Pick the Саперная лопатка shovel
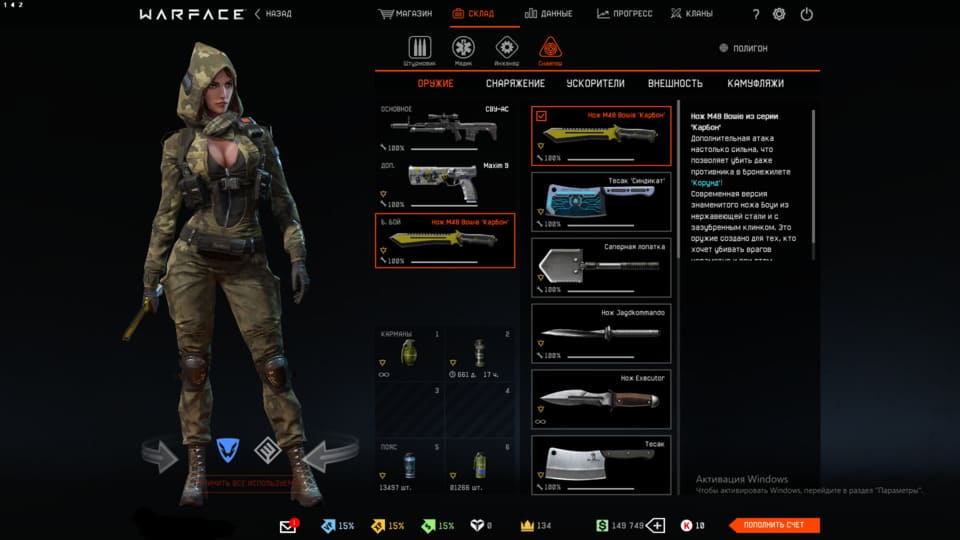This screenshot has width=960, height=540. (600, 265)
